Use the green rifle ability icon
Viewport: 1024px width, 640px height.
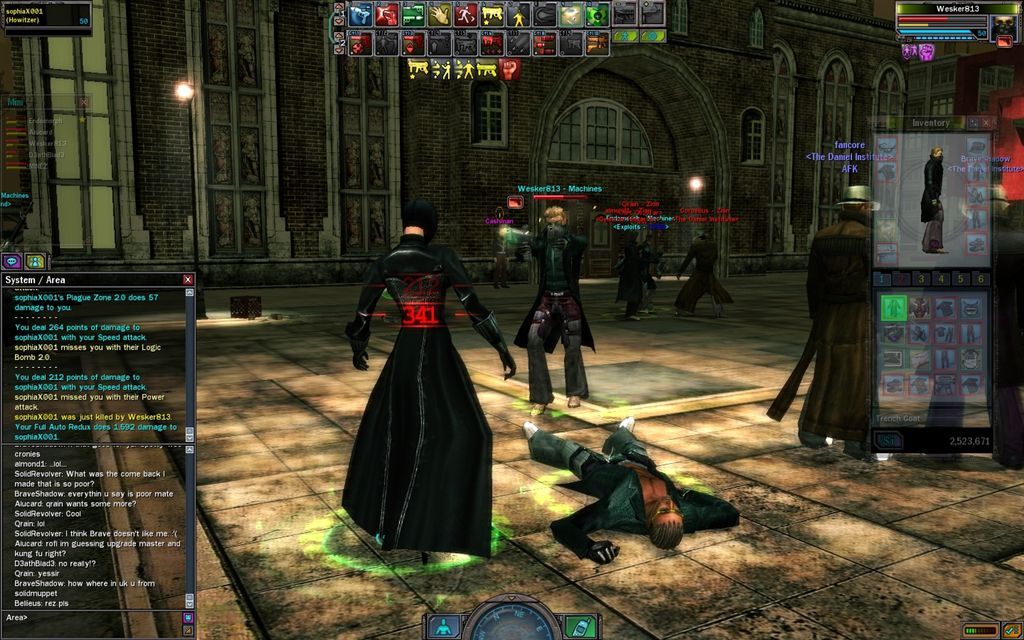tap(413, 15)
